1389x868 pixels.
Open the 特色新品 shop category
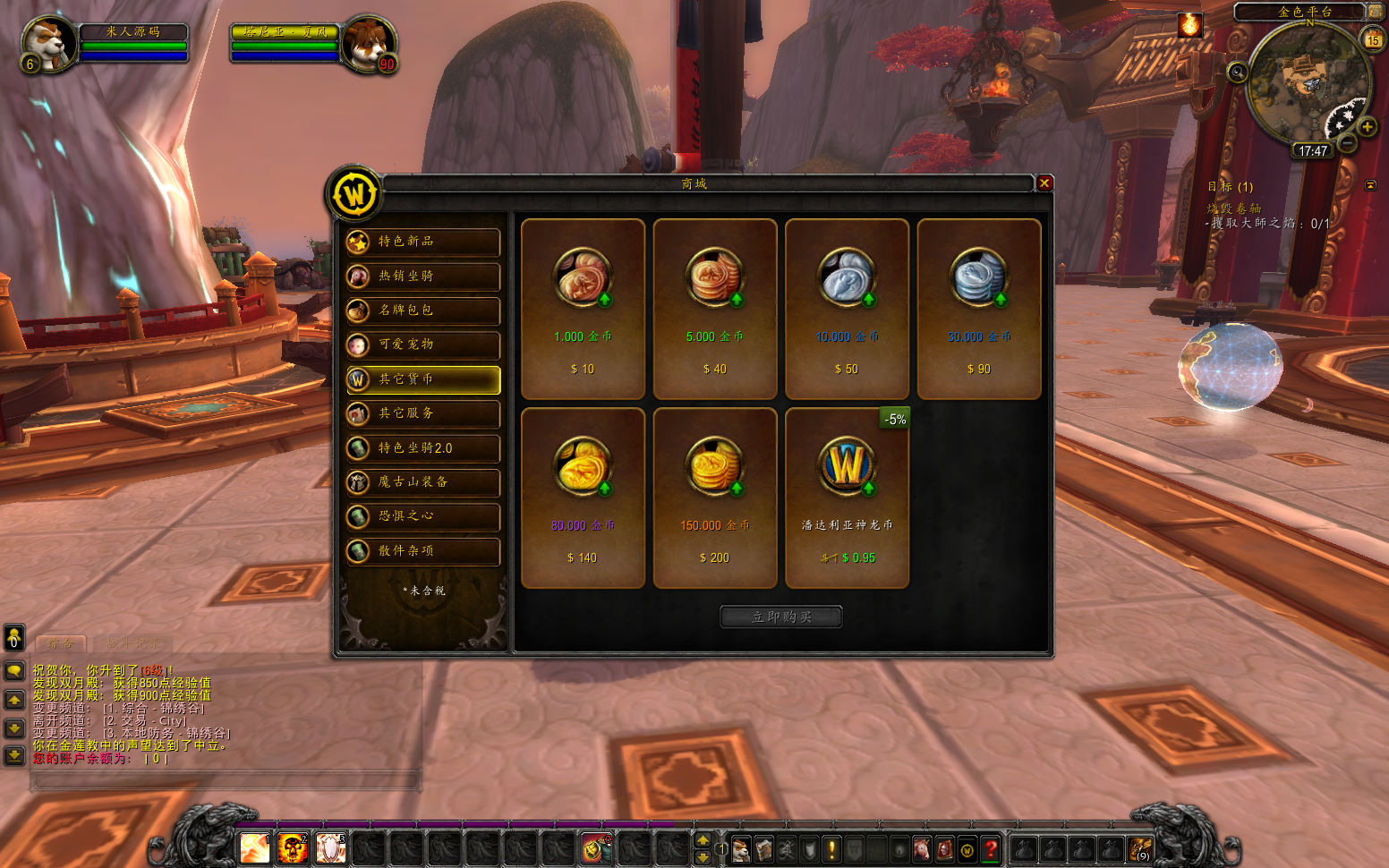[423, 242]
